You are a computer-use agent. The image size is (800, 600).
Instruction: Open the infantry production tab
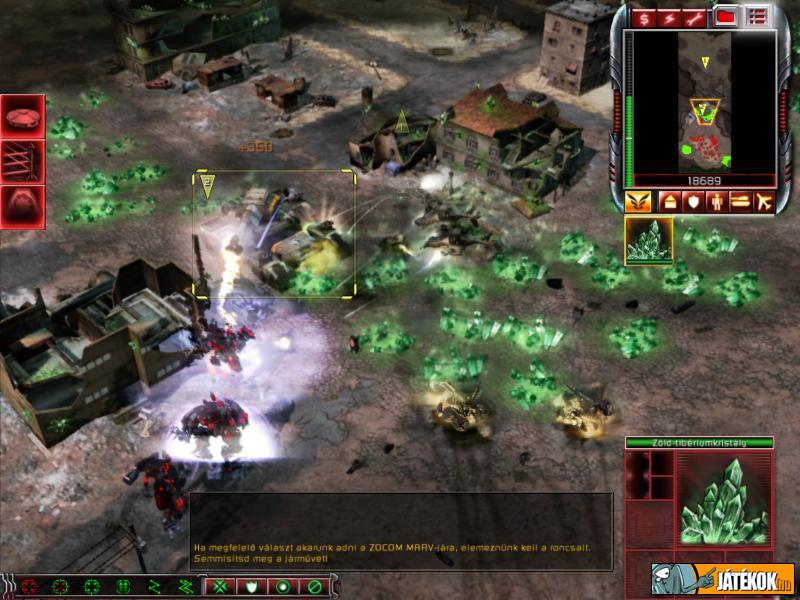click(x=716, y=202)
